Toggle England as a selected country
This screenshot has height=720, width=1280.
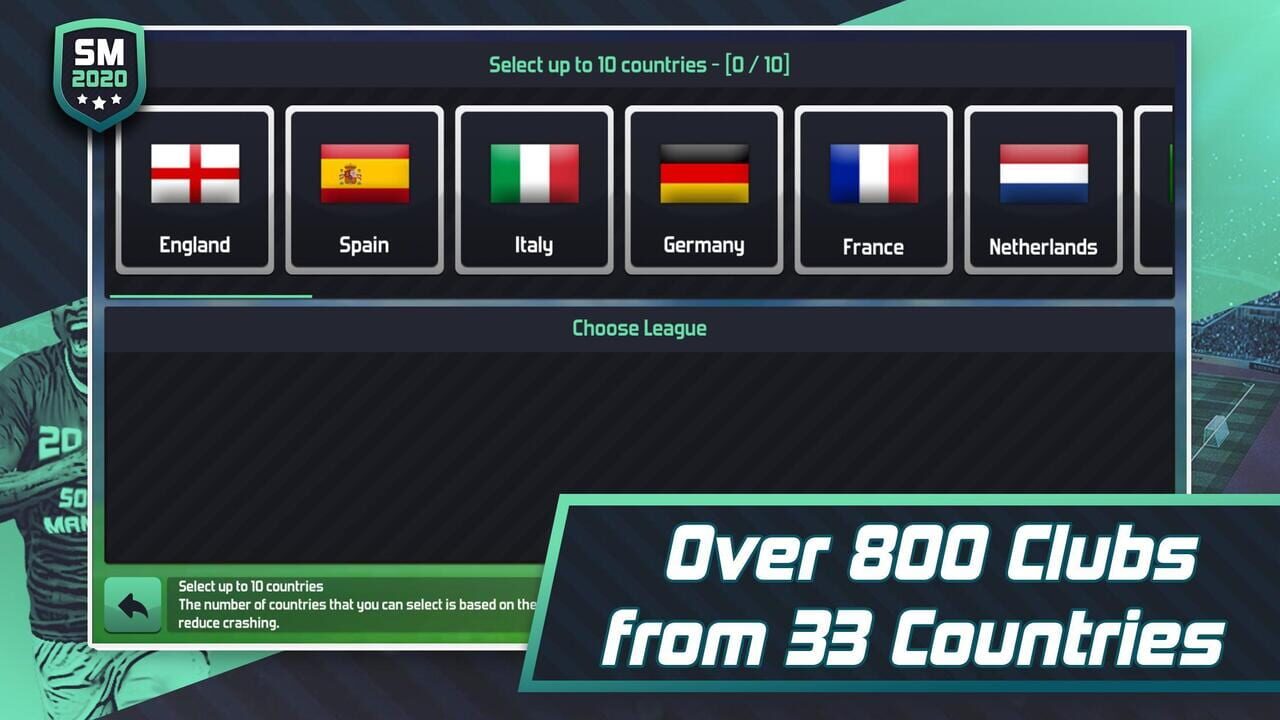[x=194, y=190]
